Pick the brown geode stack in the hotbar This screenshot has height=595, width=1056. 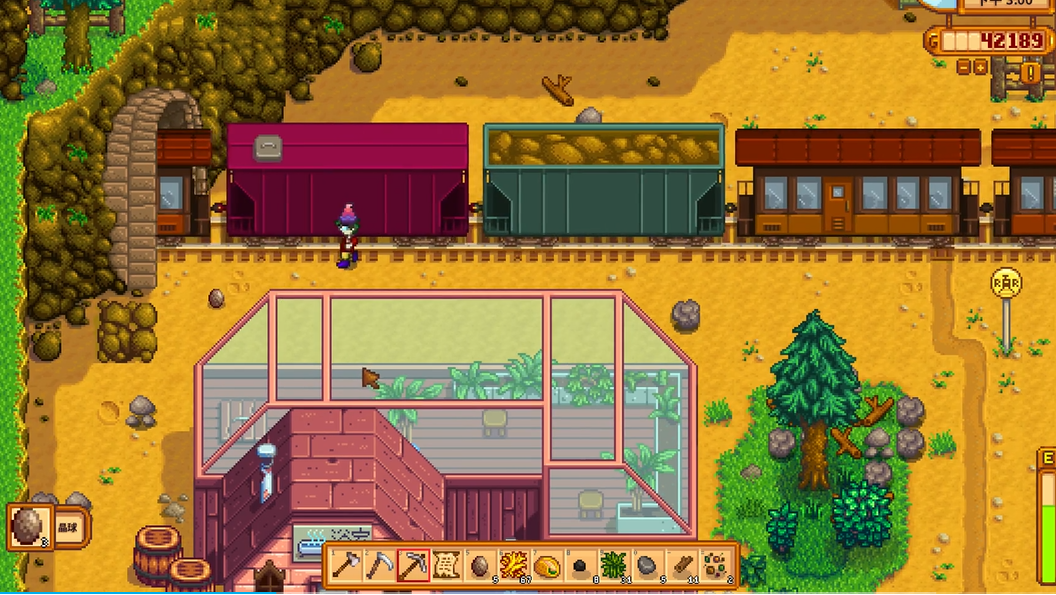click(x=480, y=565)
